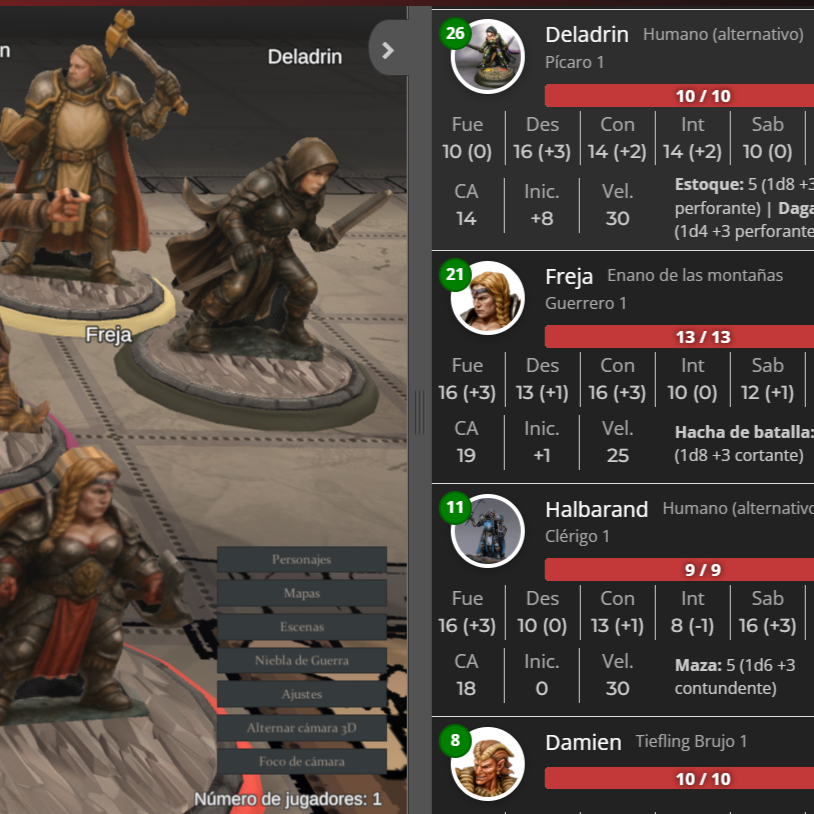The width and height of the screenshot is (814, 814).
Task: Click Damien's name in character list
Action: (x=582, y=742)
